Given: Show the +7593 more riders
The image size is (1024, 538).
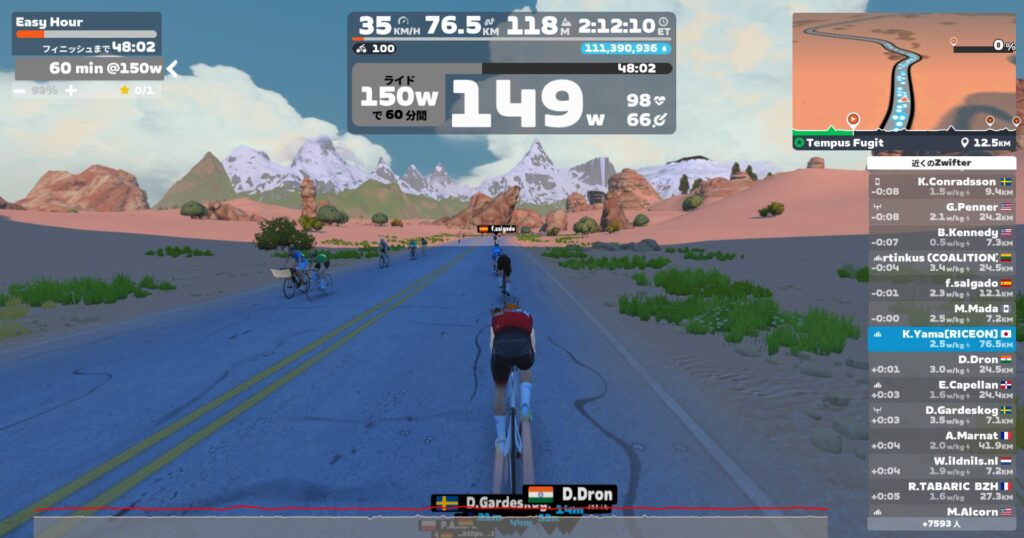Looking at the screenshot, I should pyautogui.click(x=941, y=523).
